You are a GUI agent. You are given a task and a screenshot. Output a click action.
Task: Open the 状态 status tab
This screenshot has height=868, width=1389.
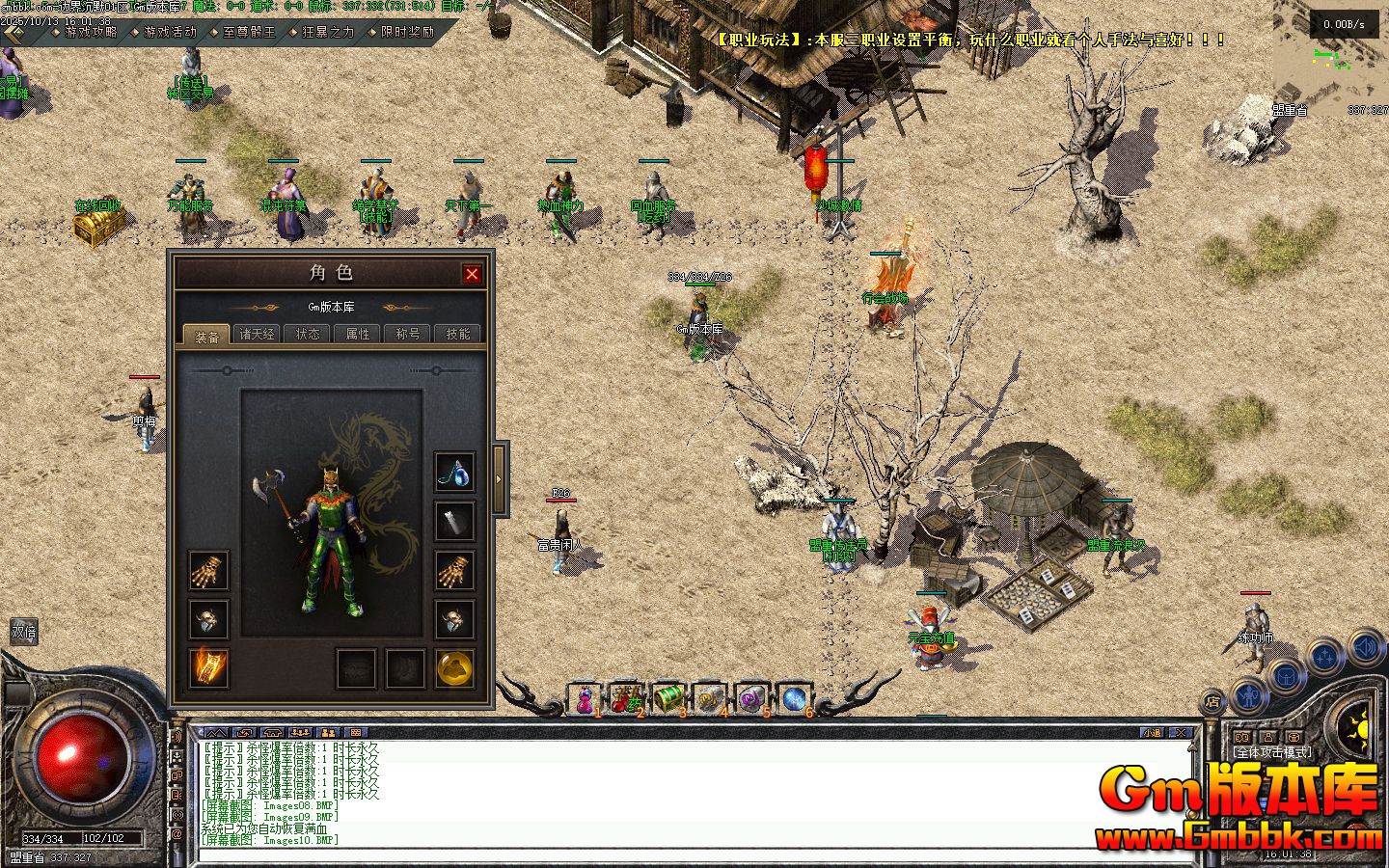(x=308, y=334)
